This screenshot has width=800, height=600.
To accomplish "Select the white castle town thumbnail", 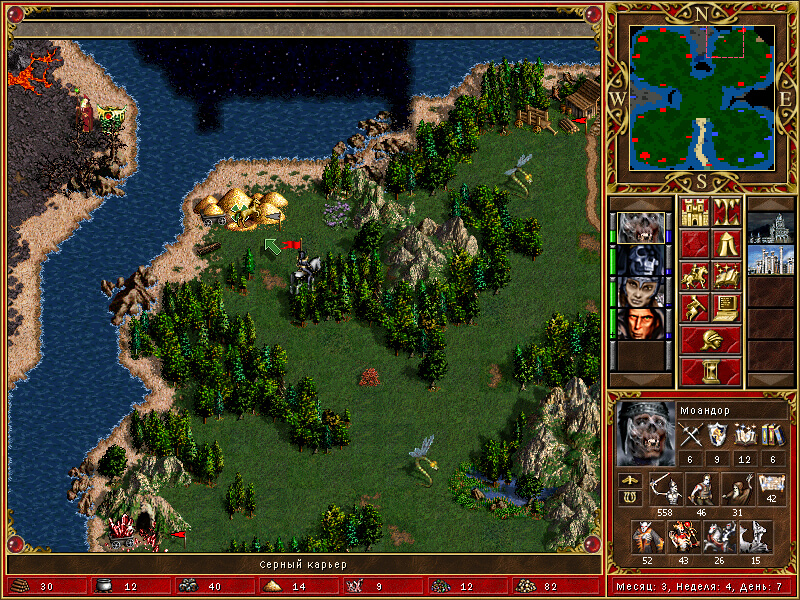I will point(770,260).
